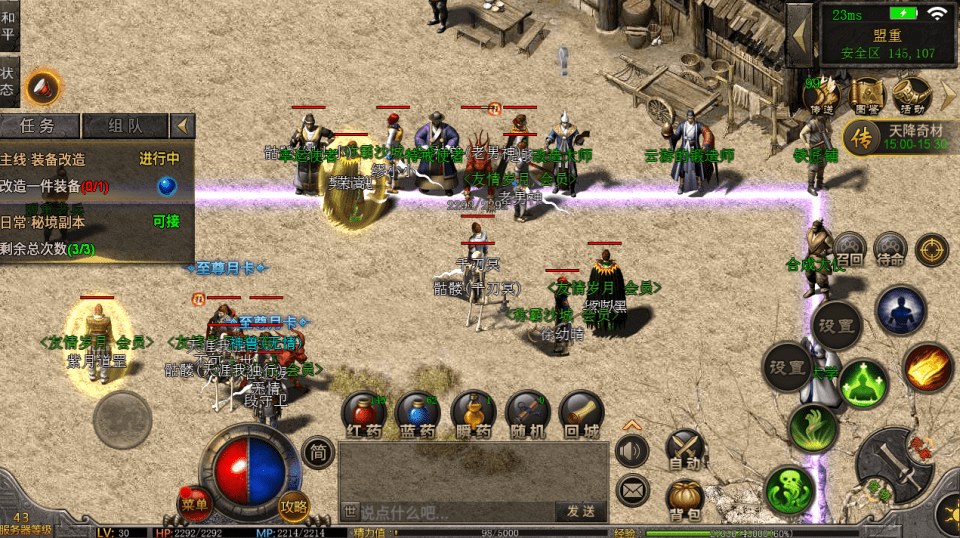Open the 菜单 menu button

(x=194, y=503)
